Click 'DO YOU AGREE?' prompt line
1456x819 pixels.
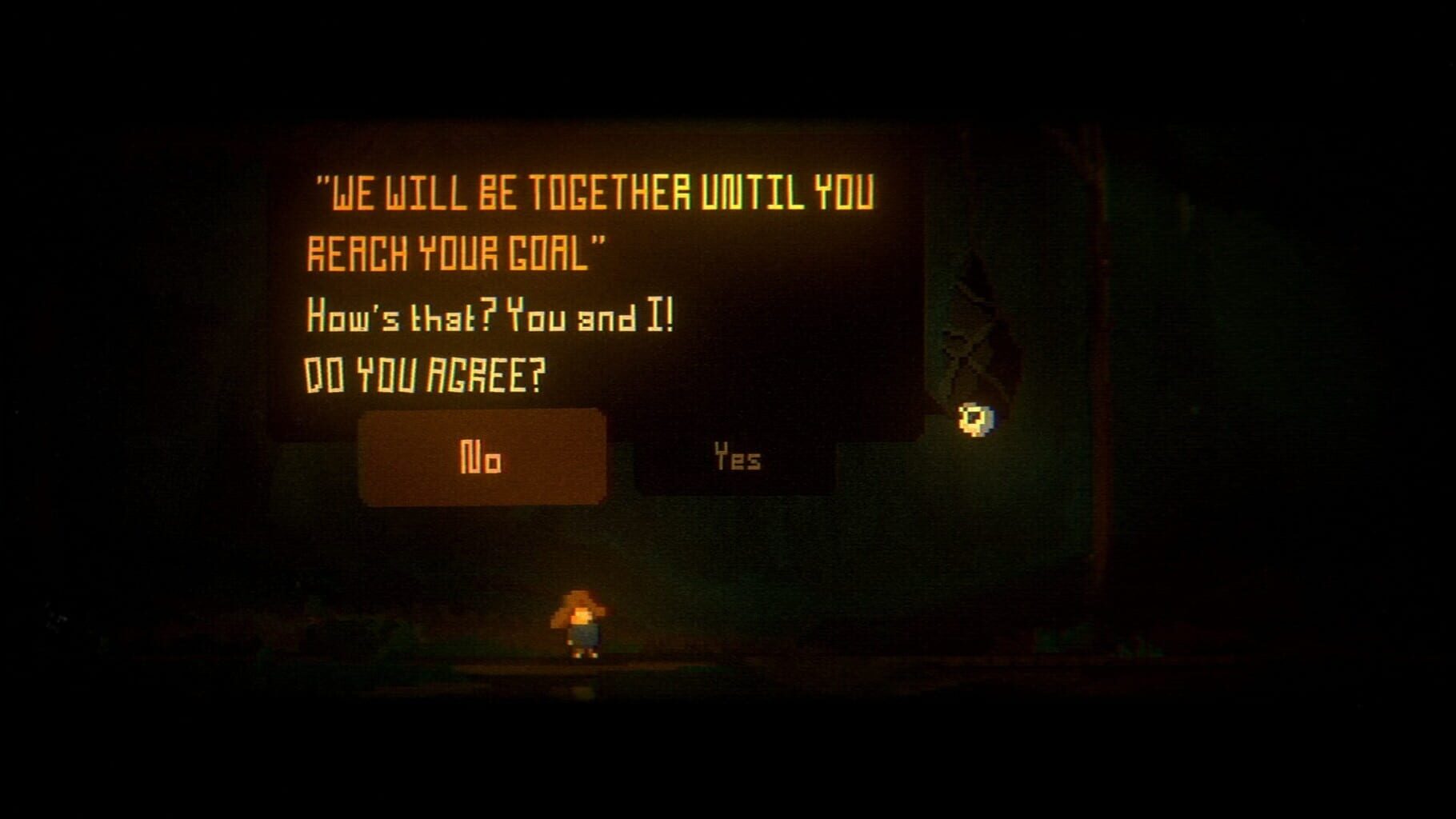[x=424, y=370]
